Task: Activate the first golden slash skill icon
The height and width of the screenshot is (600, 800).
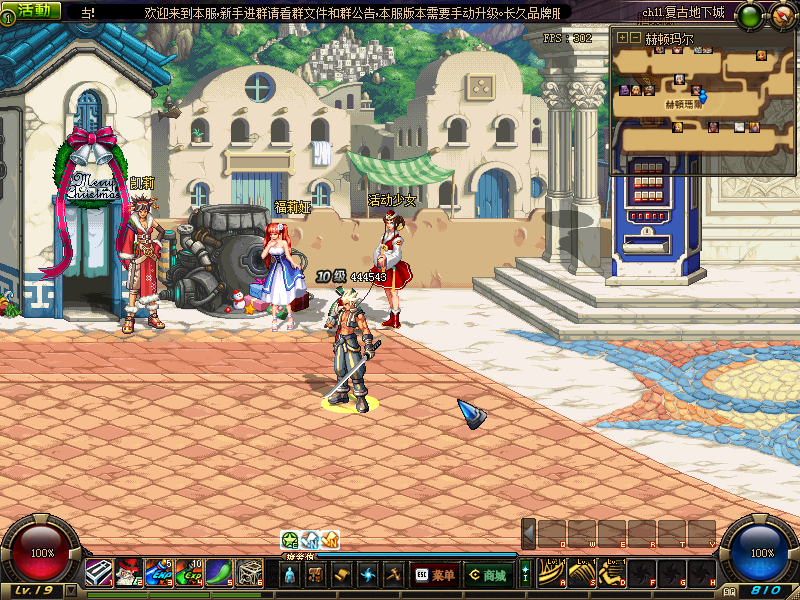Action: [x=549, y=573]
